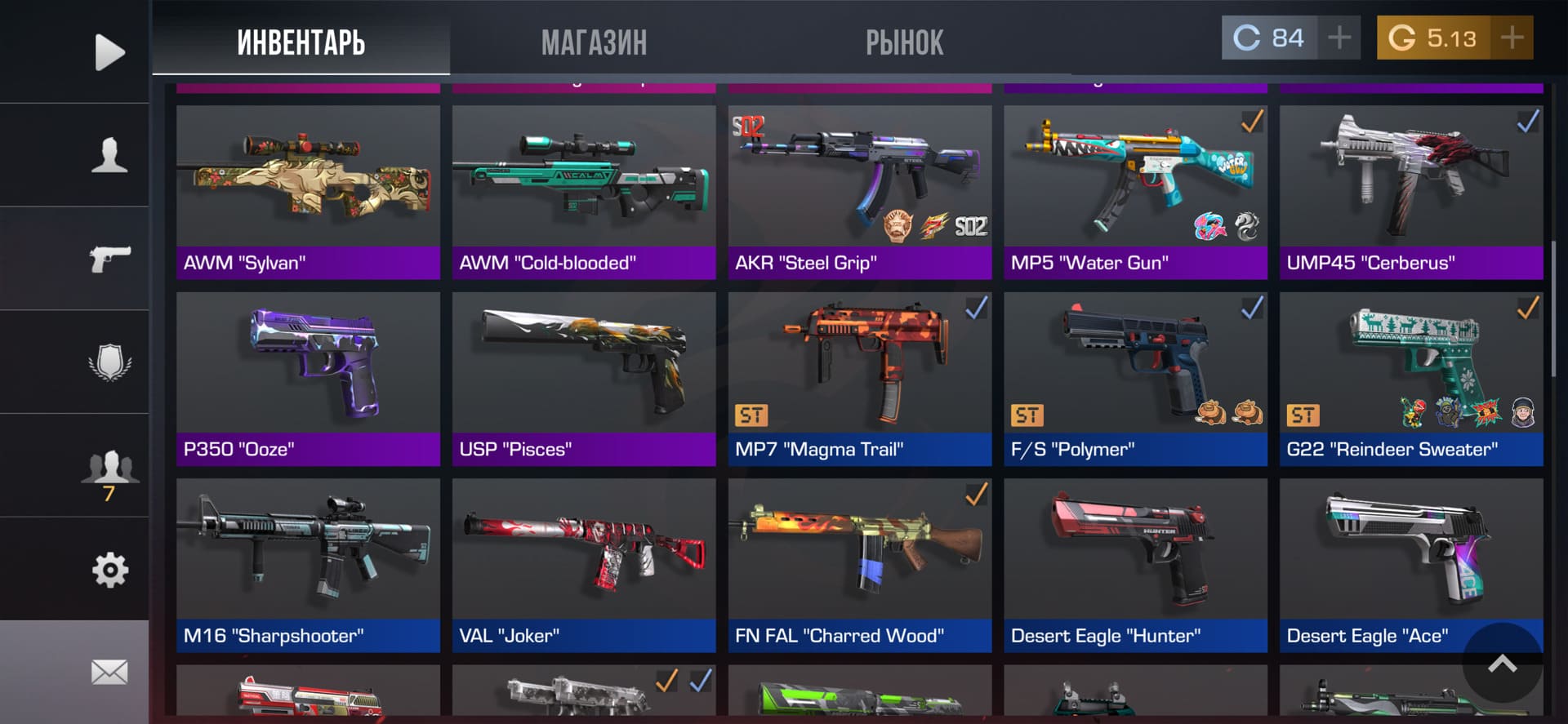This screenshot has width=1568, height=724.
Task: Pick the P350 "Ooze" pistol skin
Action: pos(308,379)
